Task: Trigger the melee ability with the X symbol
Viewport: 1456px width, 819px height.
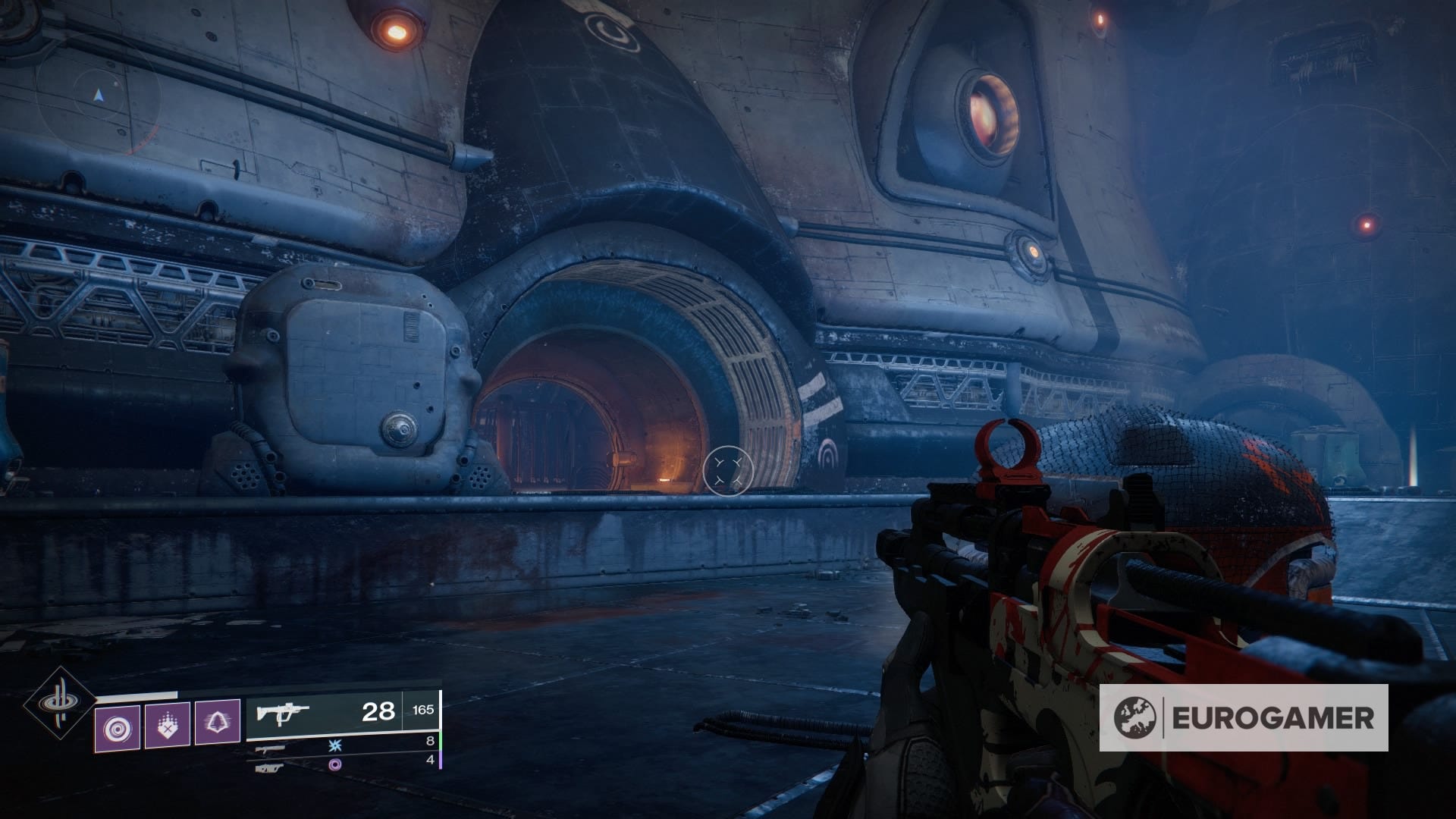Action: coord(168,724)
